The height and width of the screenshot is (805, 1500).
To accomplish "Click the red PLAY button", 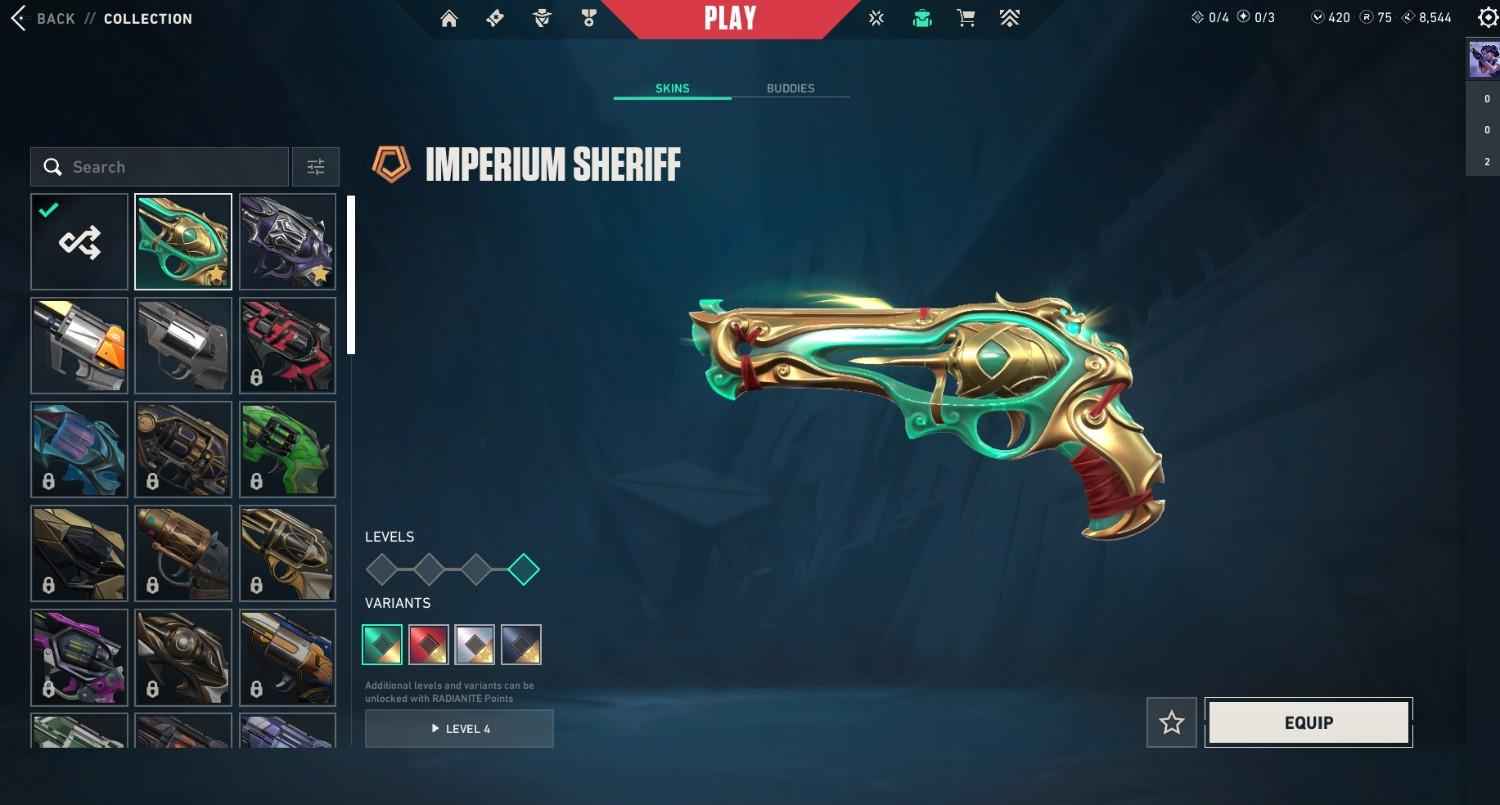I will (x=730, y=19).
